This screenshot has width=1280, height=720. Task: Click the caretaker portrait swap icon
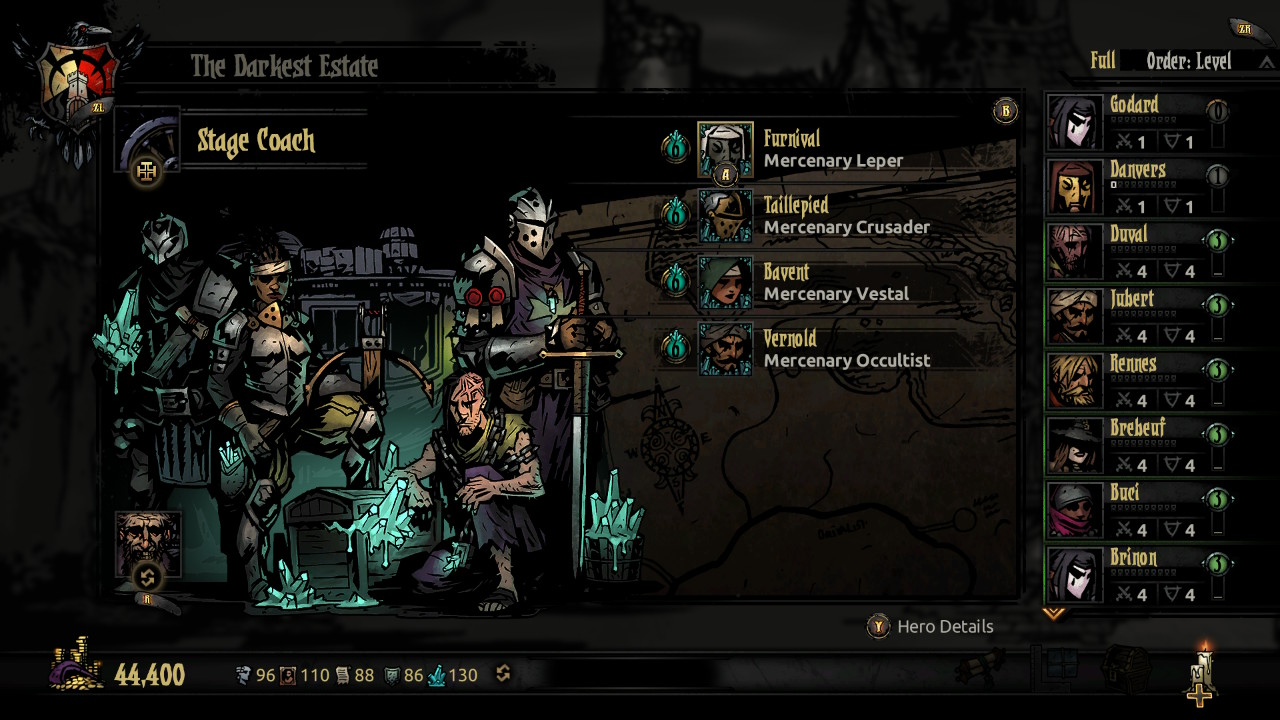tap(148, 577)
